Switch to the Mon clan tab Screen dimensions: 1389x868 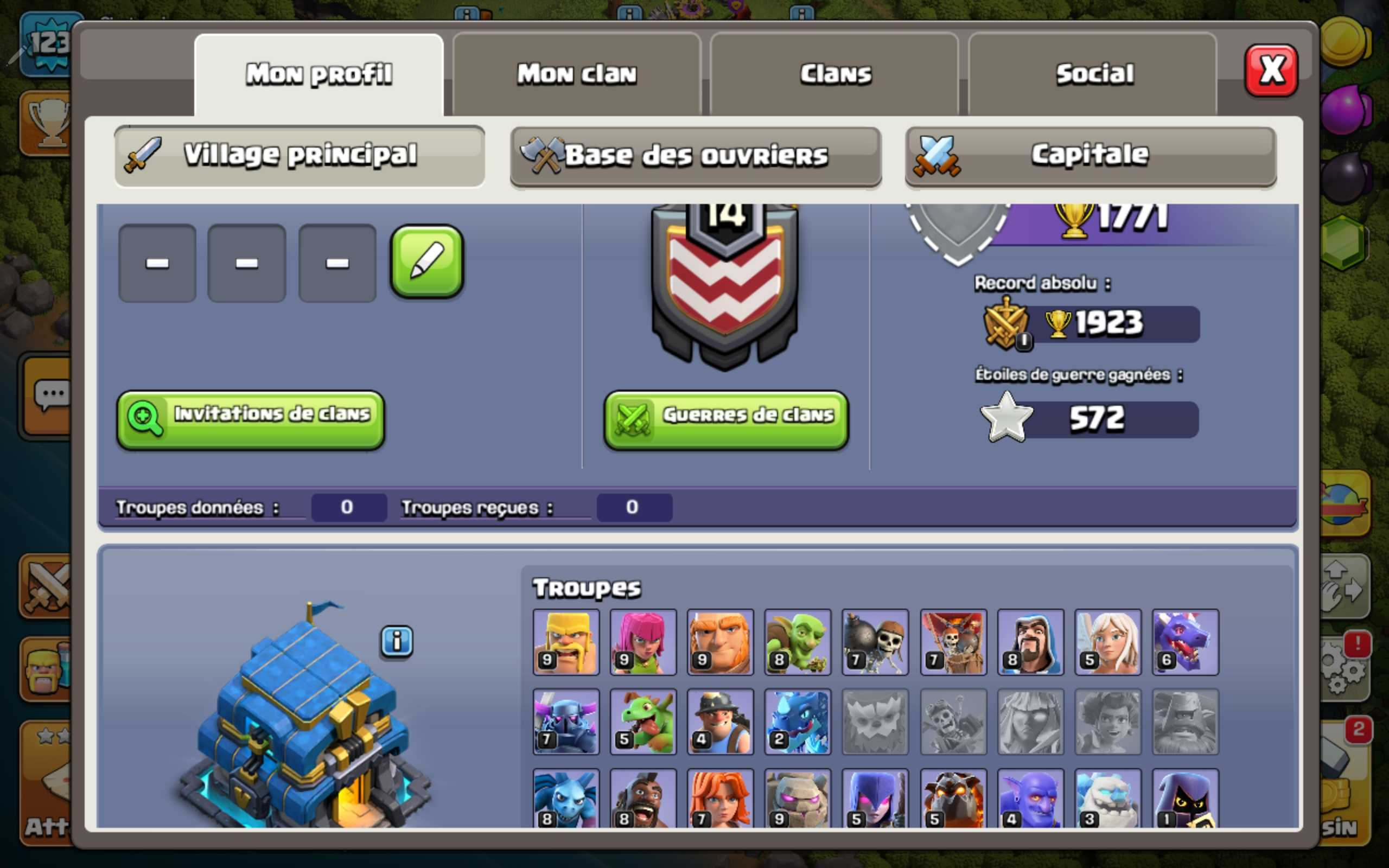coord(577,74)
